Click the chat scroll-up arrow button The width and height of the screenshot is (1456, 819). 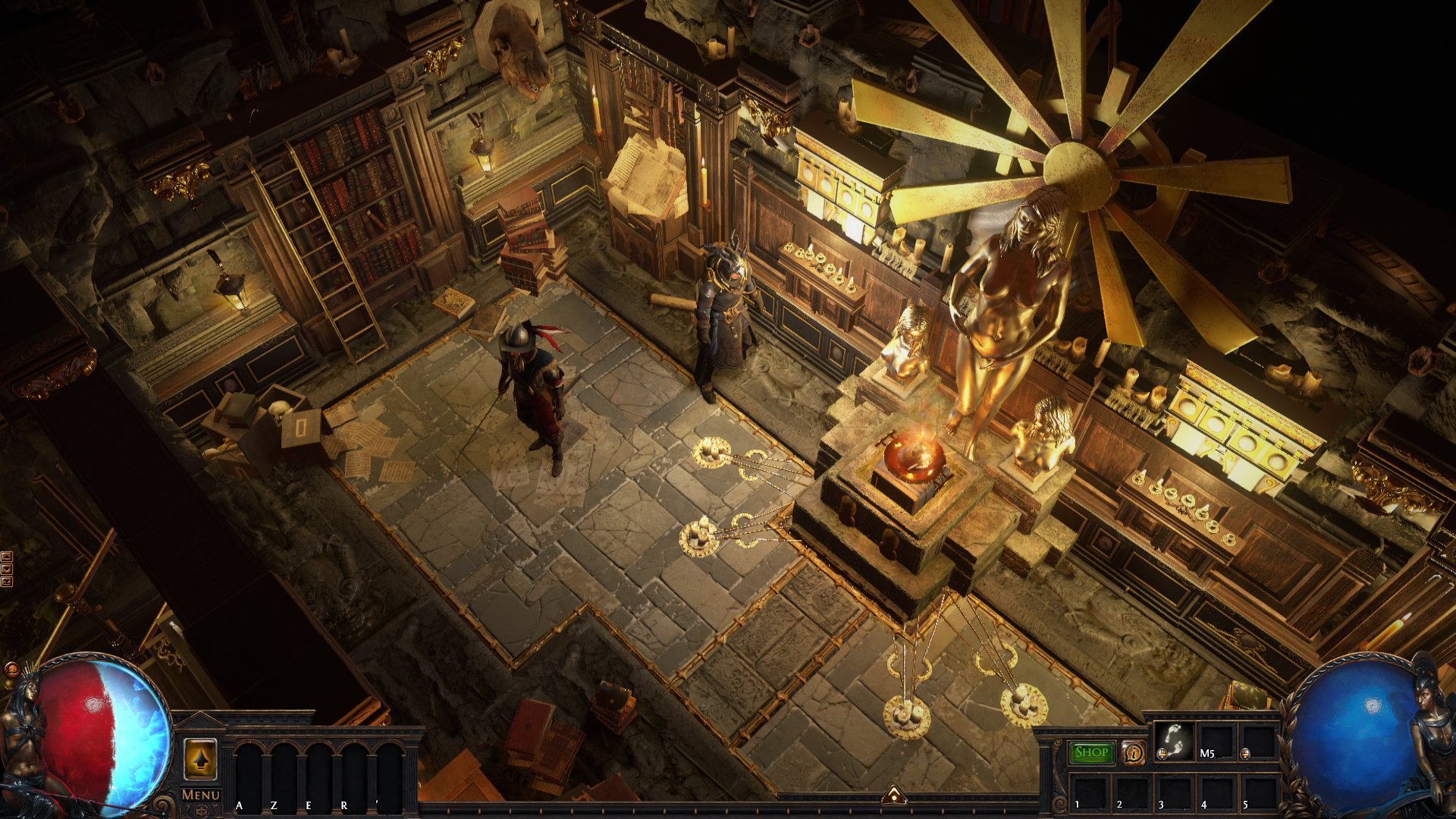(x=7, y=557)
